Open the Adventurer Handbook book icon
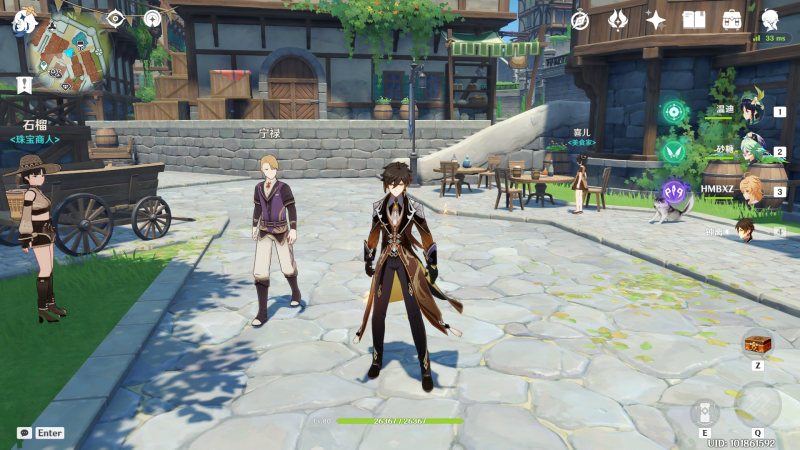The height and width of the screenshot is (450, 800). click(694, 20)
